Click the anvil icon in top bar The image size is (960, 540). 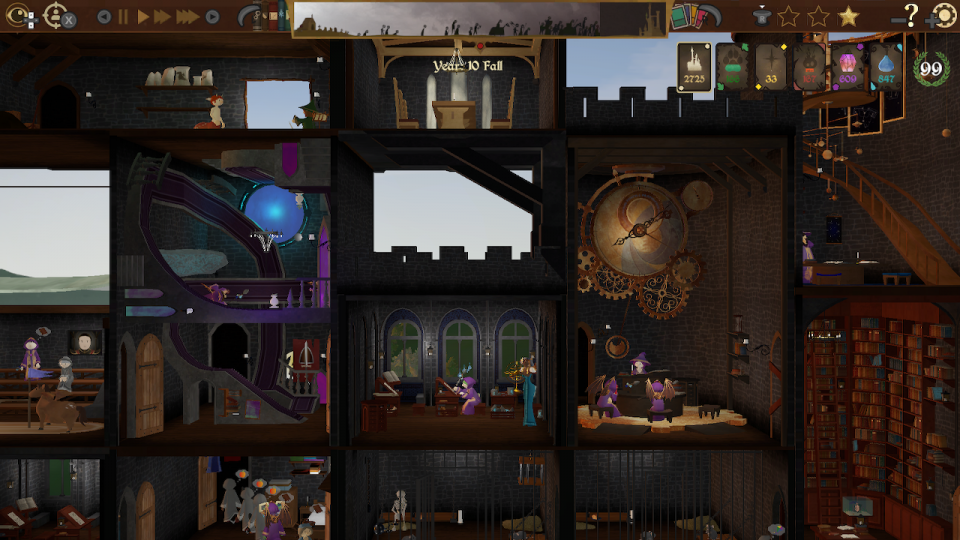click(x=763, y=16)
